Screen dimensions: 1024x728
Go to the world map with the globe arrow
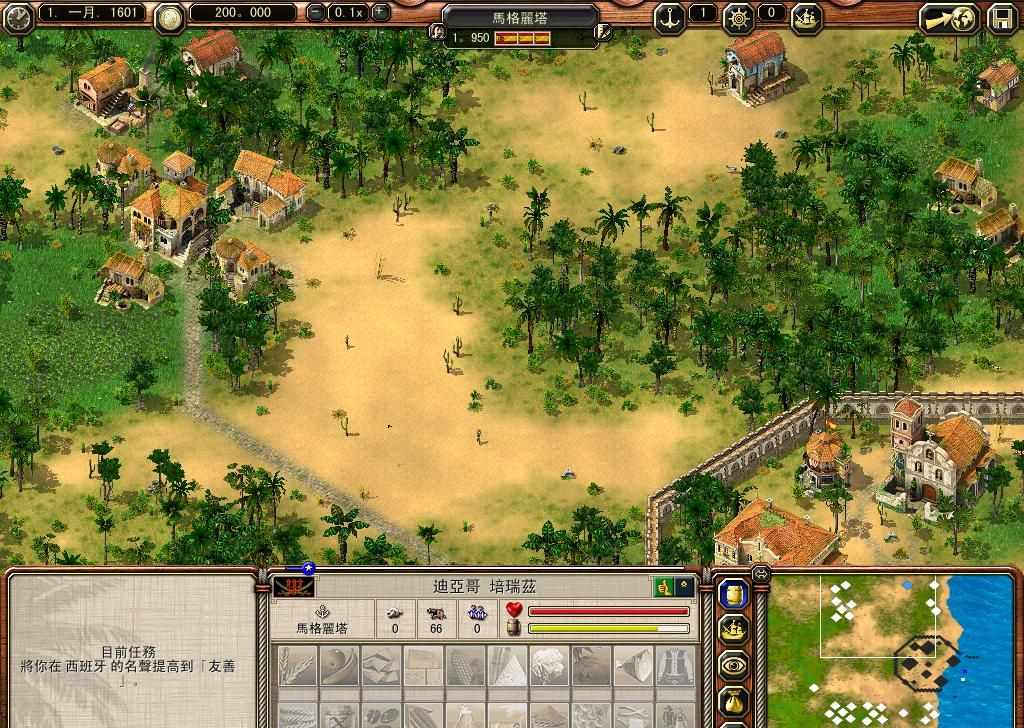(949, 17)
